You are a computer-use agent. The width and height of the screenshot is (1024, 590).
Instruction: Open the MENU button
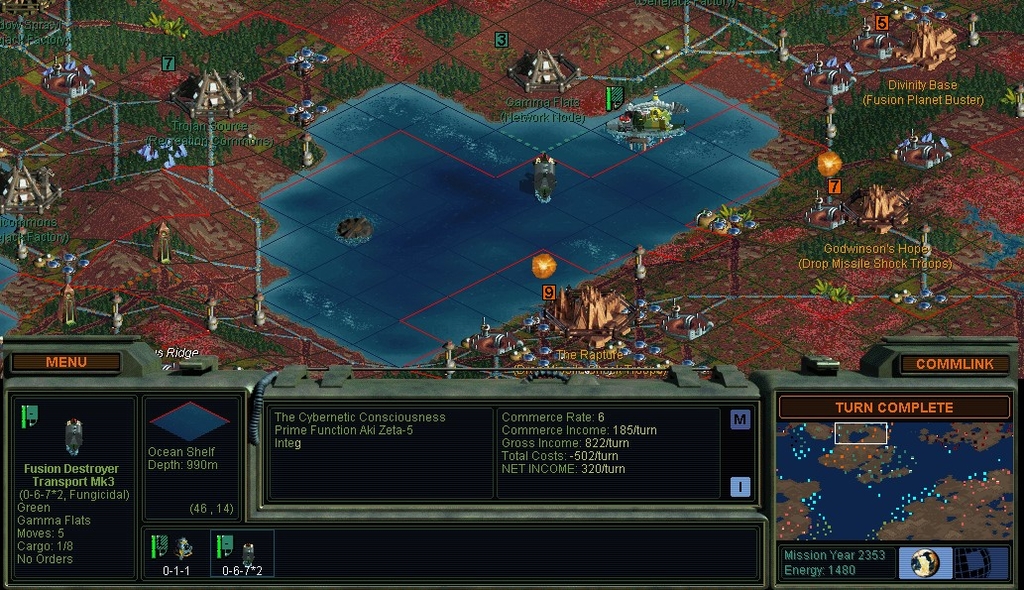pos(66,362)
